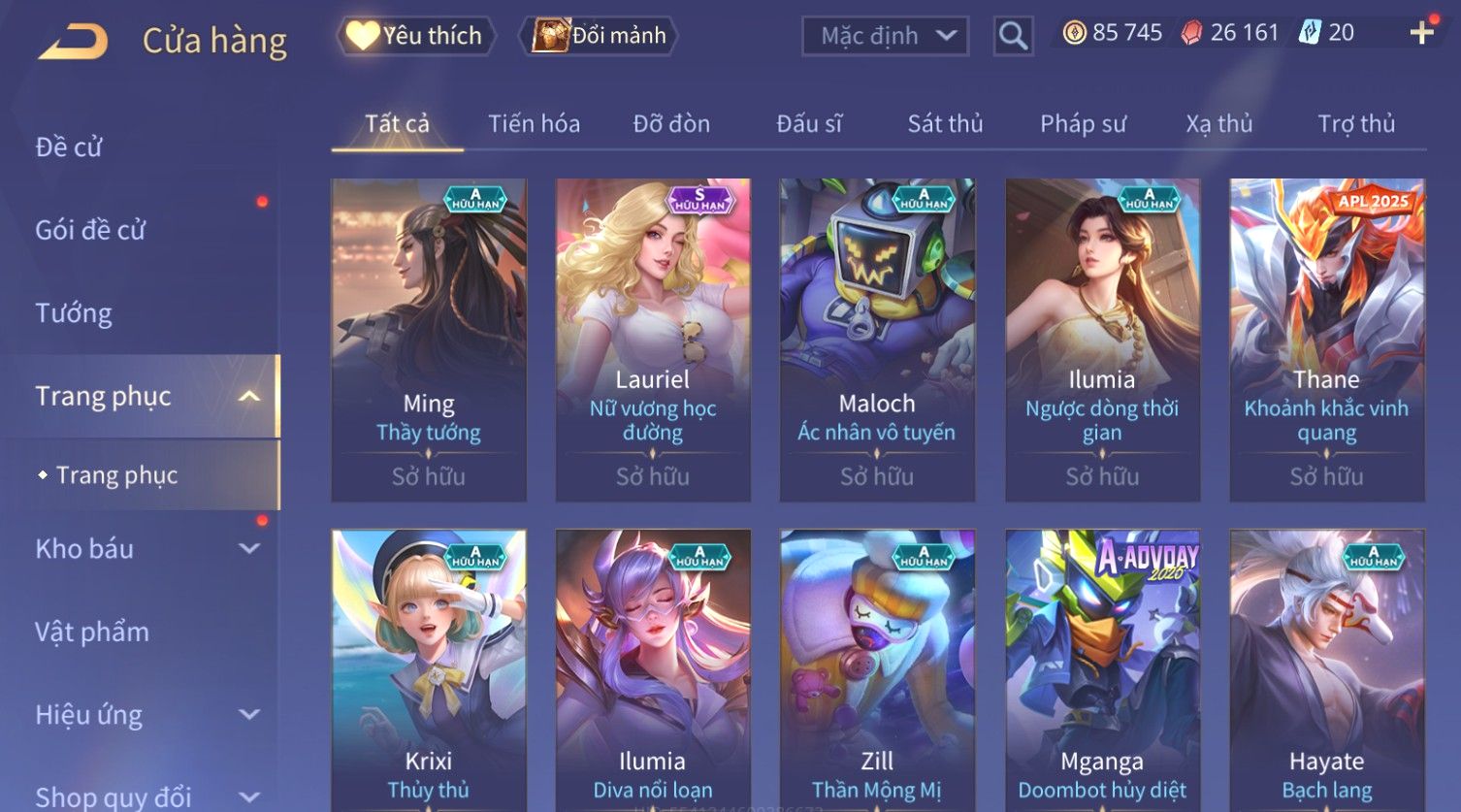Image resolution: width=1461 pixels, height=812 pixels.
Task: Expand the Mặc định sort dropdown
Action: tap(885, 36)
